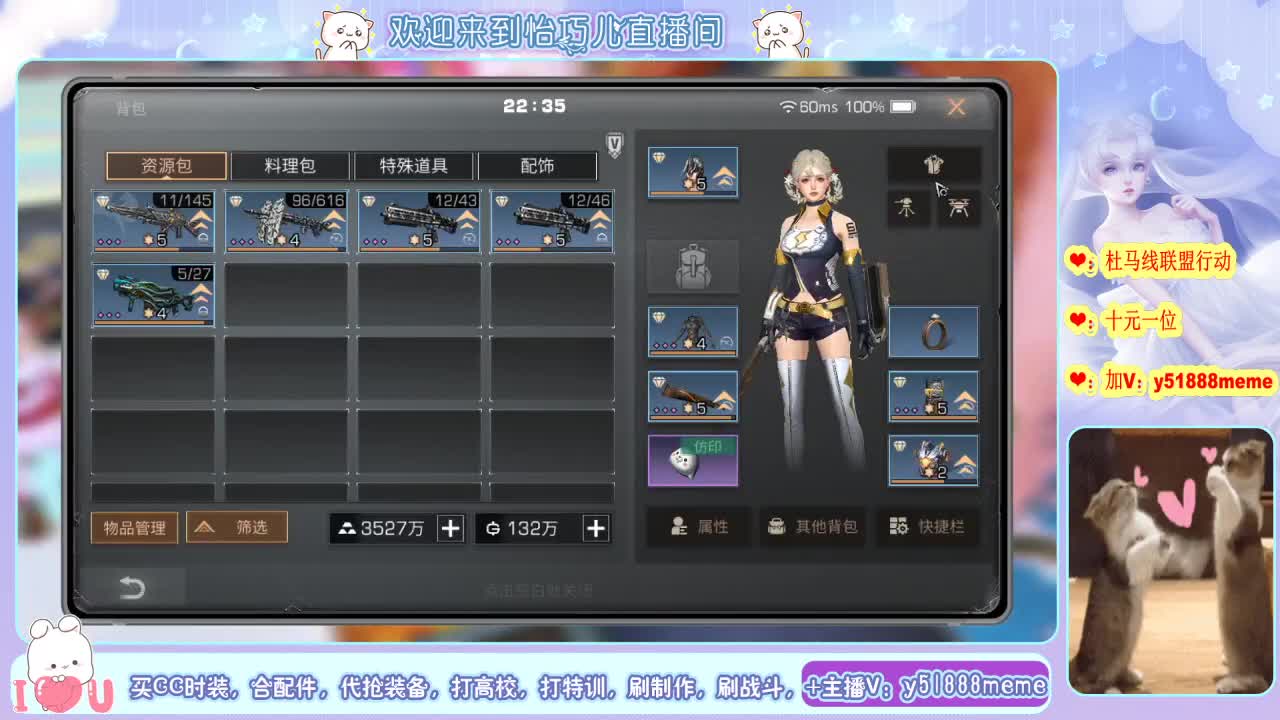This screenshot has width=1280, height=720.
Task: Open the 特殊道具 special items tab
Action: 416,165
